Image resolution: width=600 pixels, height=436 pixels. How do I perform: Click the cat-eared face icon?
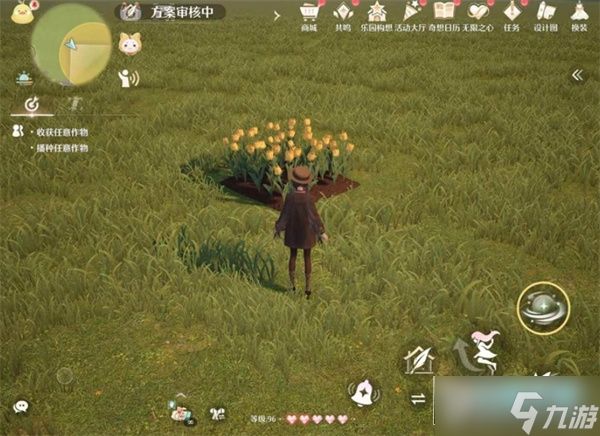click(129, 44)
